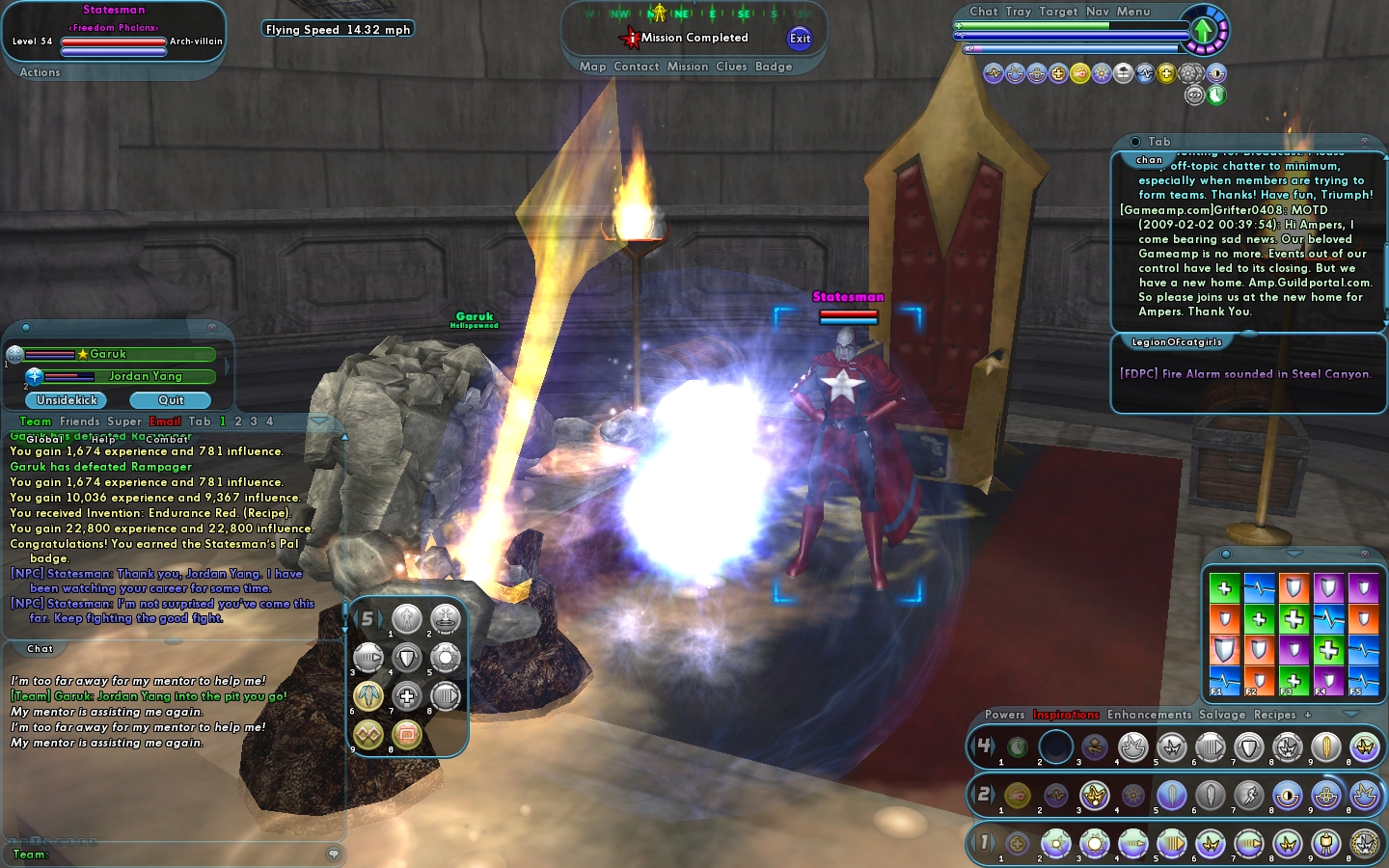Open the Contact window

636,67
